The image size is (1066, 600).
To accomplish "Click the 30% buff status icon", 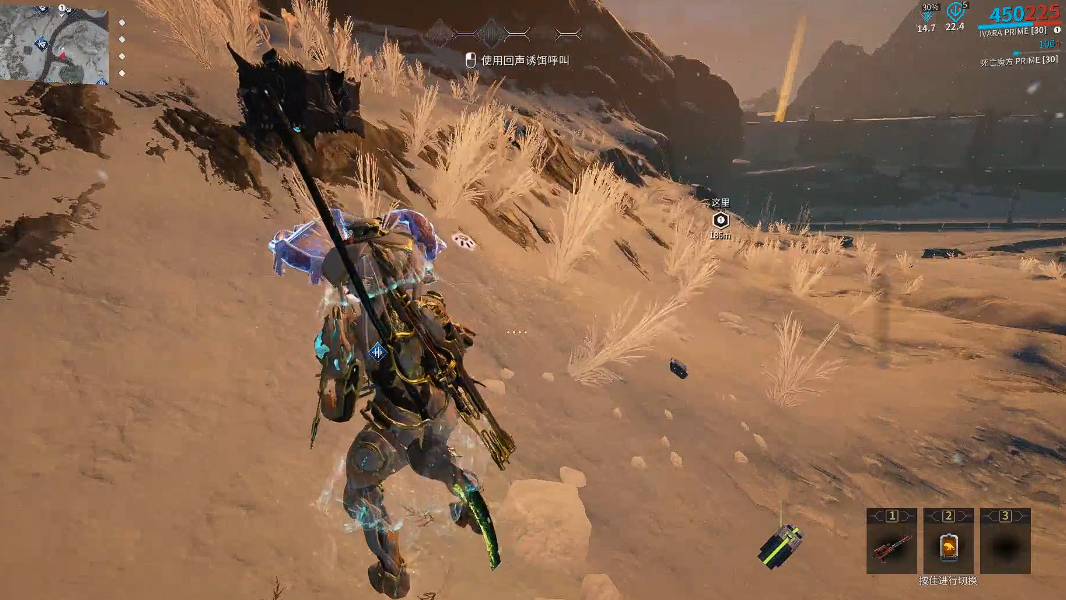I will (928, 12).
